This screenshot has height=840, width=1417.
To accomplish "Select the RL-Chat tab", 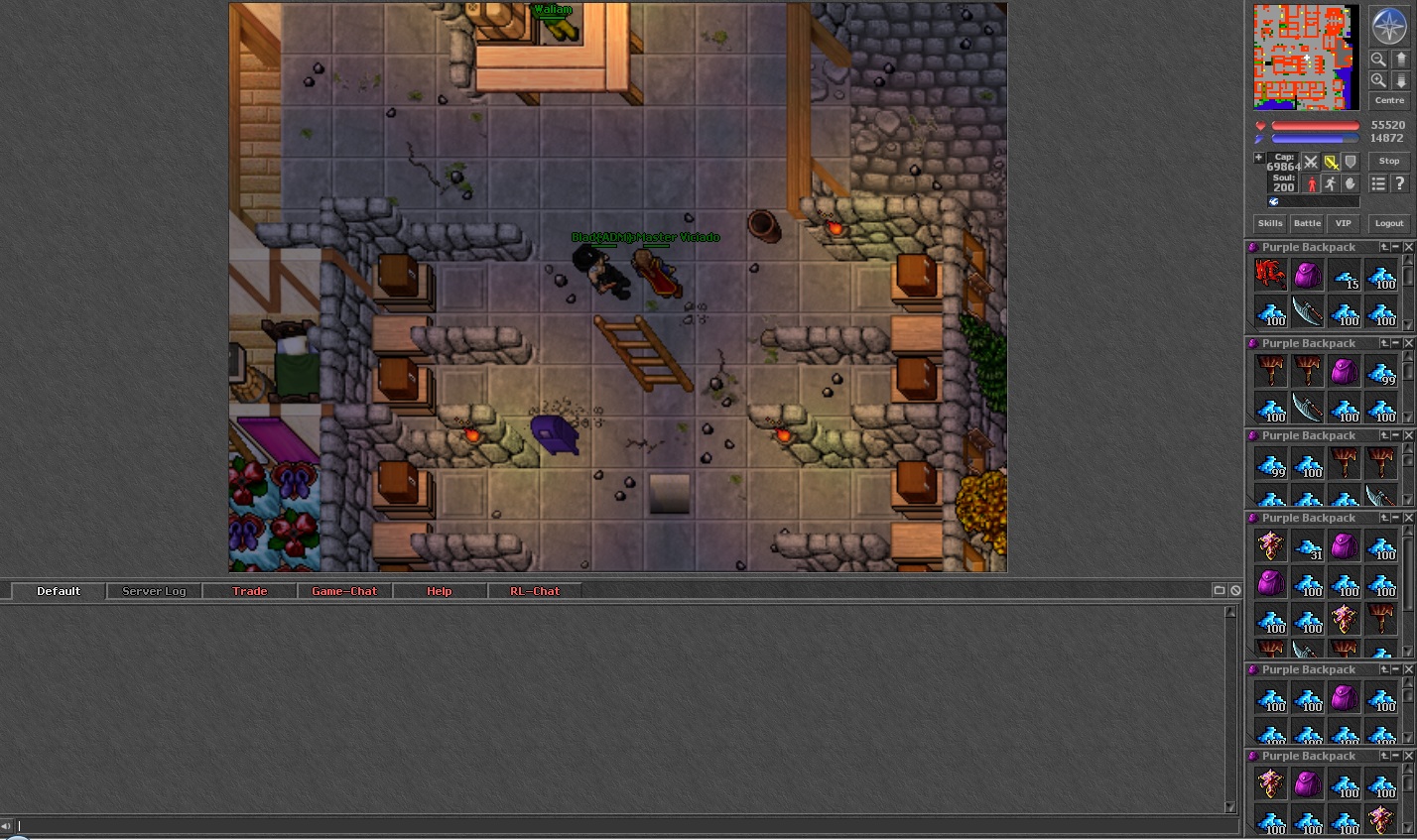I will click(x=535, y=591).
